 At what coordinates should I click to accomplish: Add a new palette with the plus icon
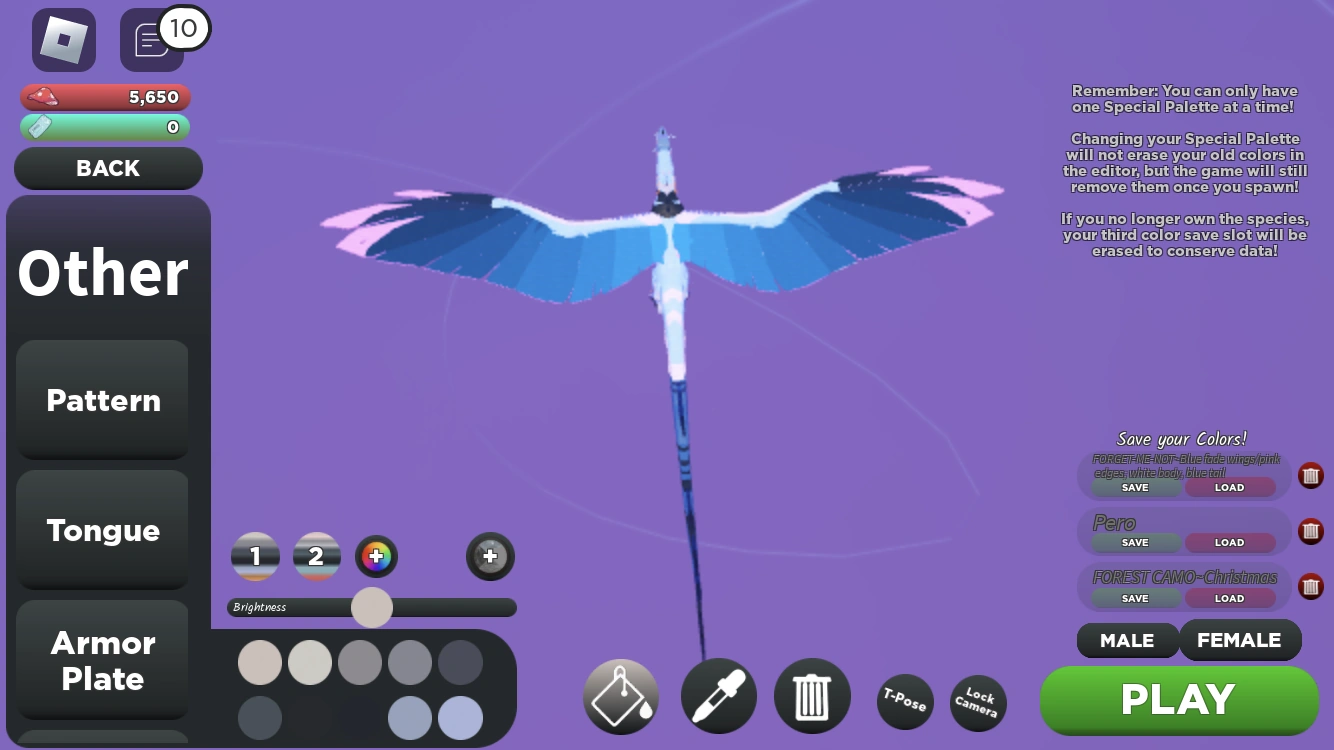pyautogui.click(x=376, y=556)
